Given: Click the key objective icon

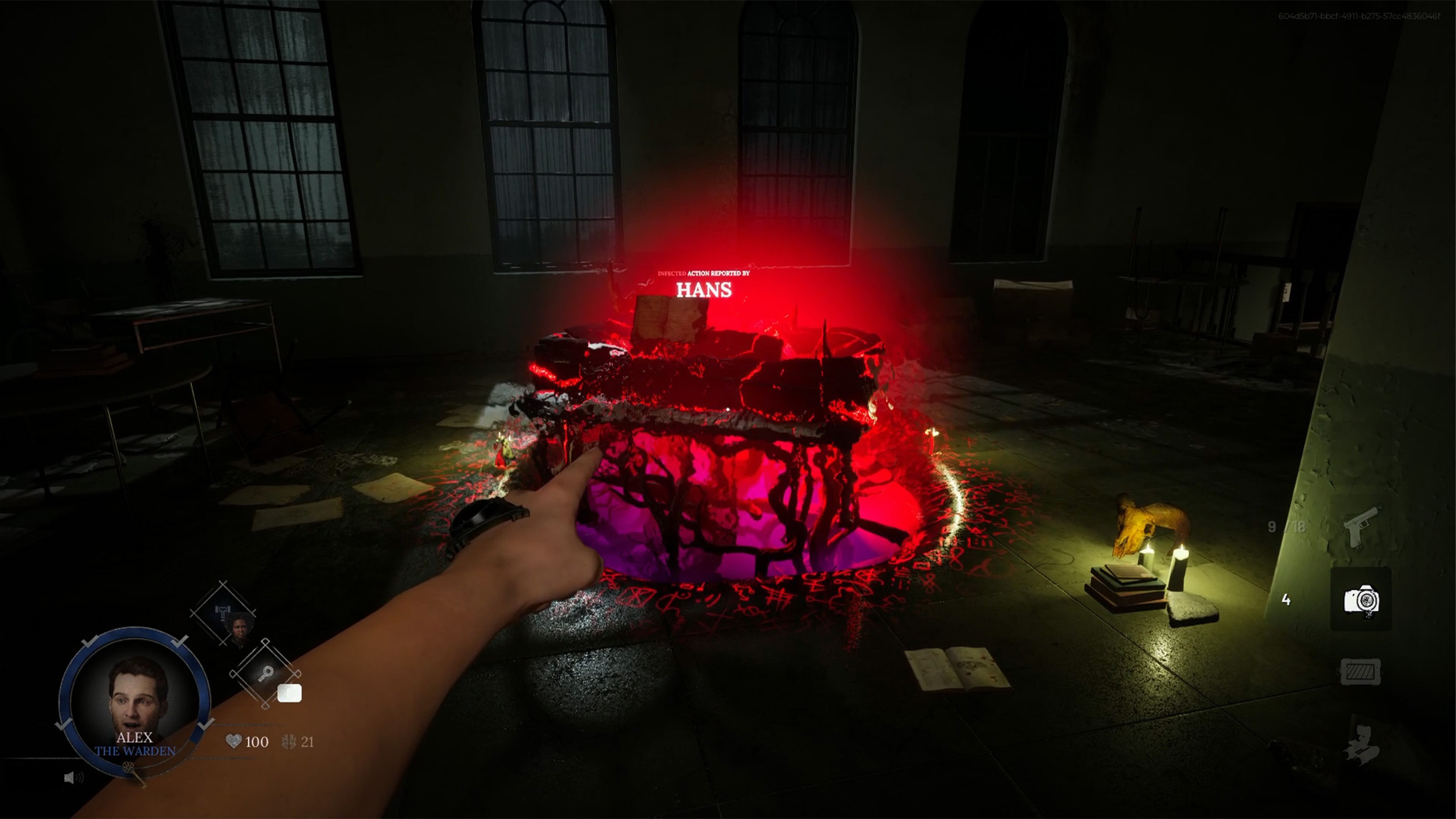Looking at the screenshot, I should pyautogui.click(x=266, y=674).
